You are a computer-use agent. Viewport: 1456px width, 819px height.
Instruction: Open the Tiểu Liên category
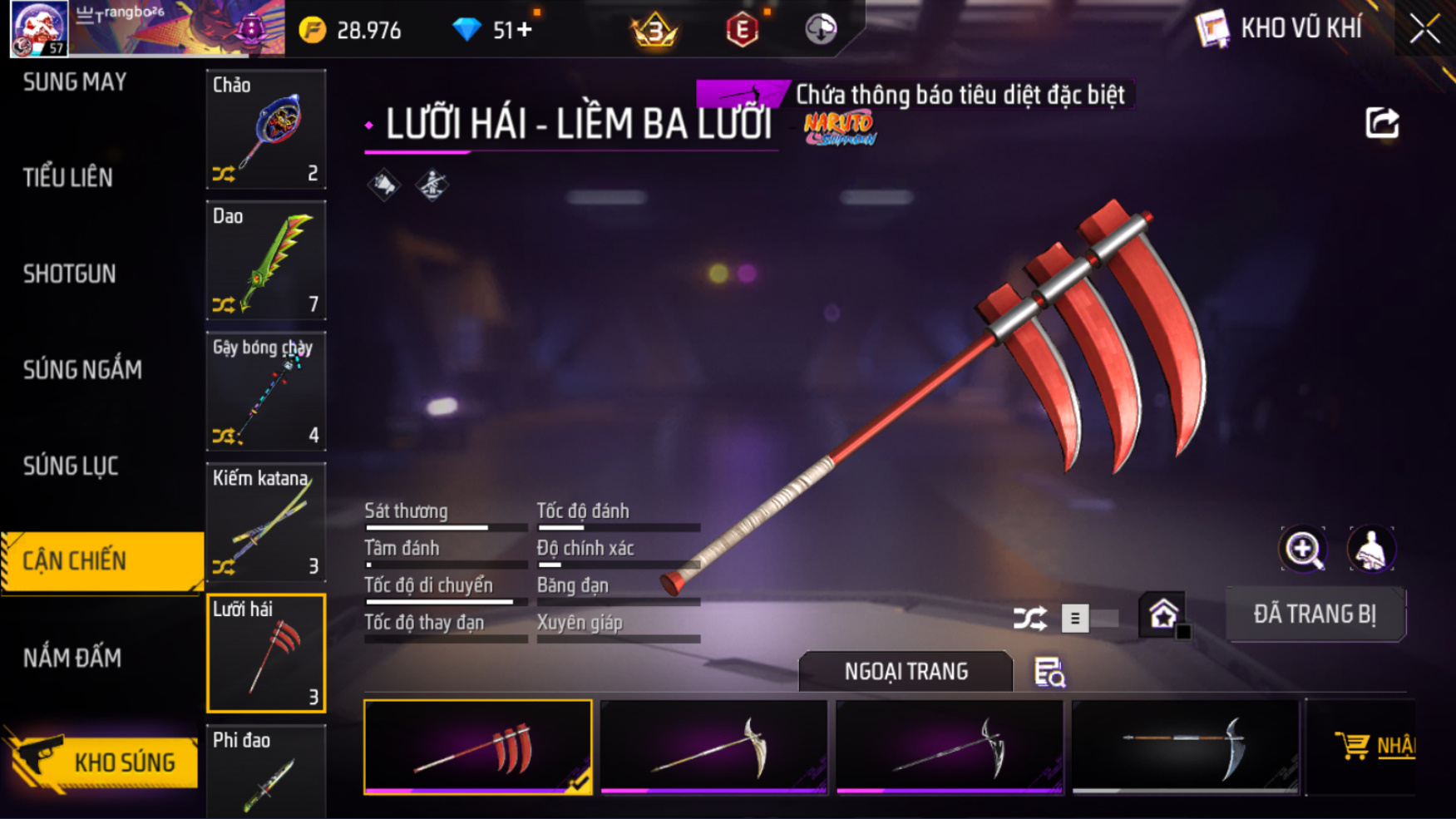[x=68, y=177]
